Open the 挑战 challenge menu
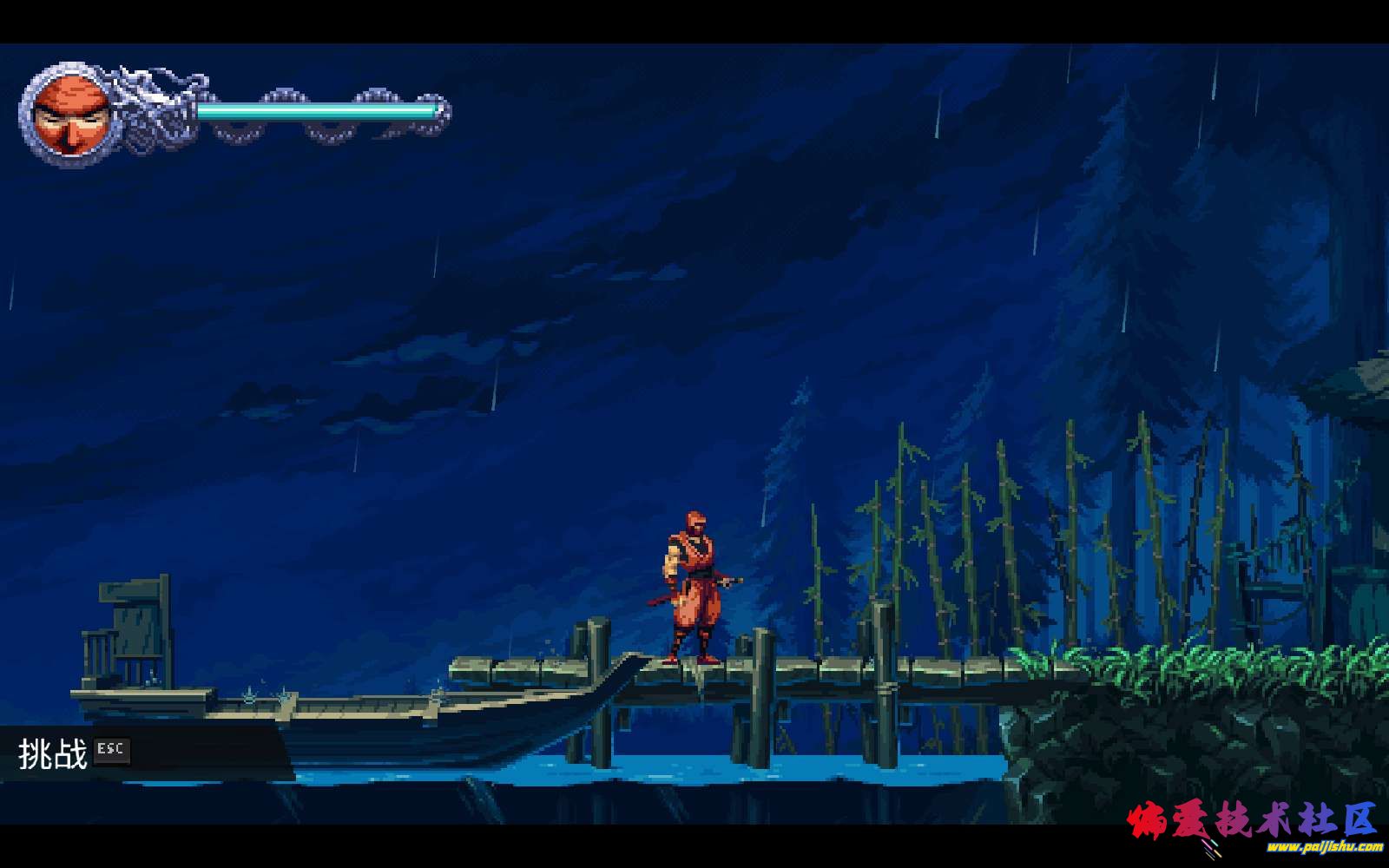 54,753
